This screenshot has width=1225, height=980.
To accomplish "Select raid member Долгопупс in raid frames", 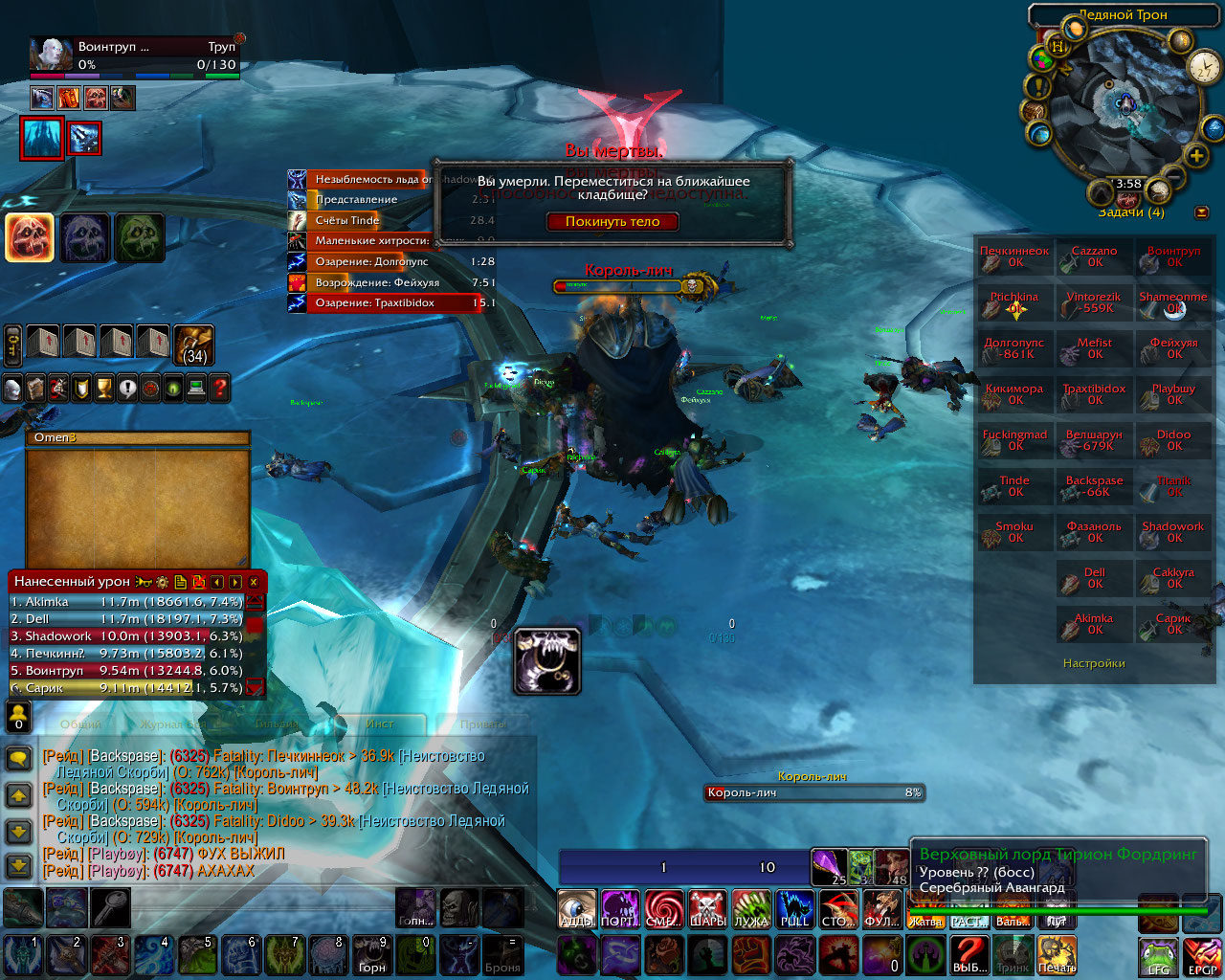I will [1014, 348].
